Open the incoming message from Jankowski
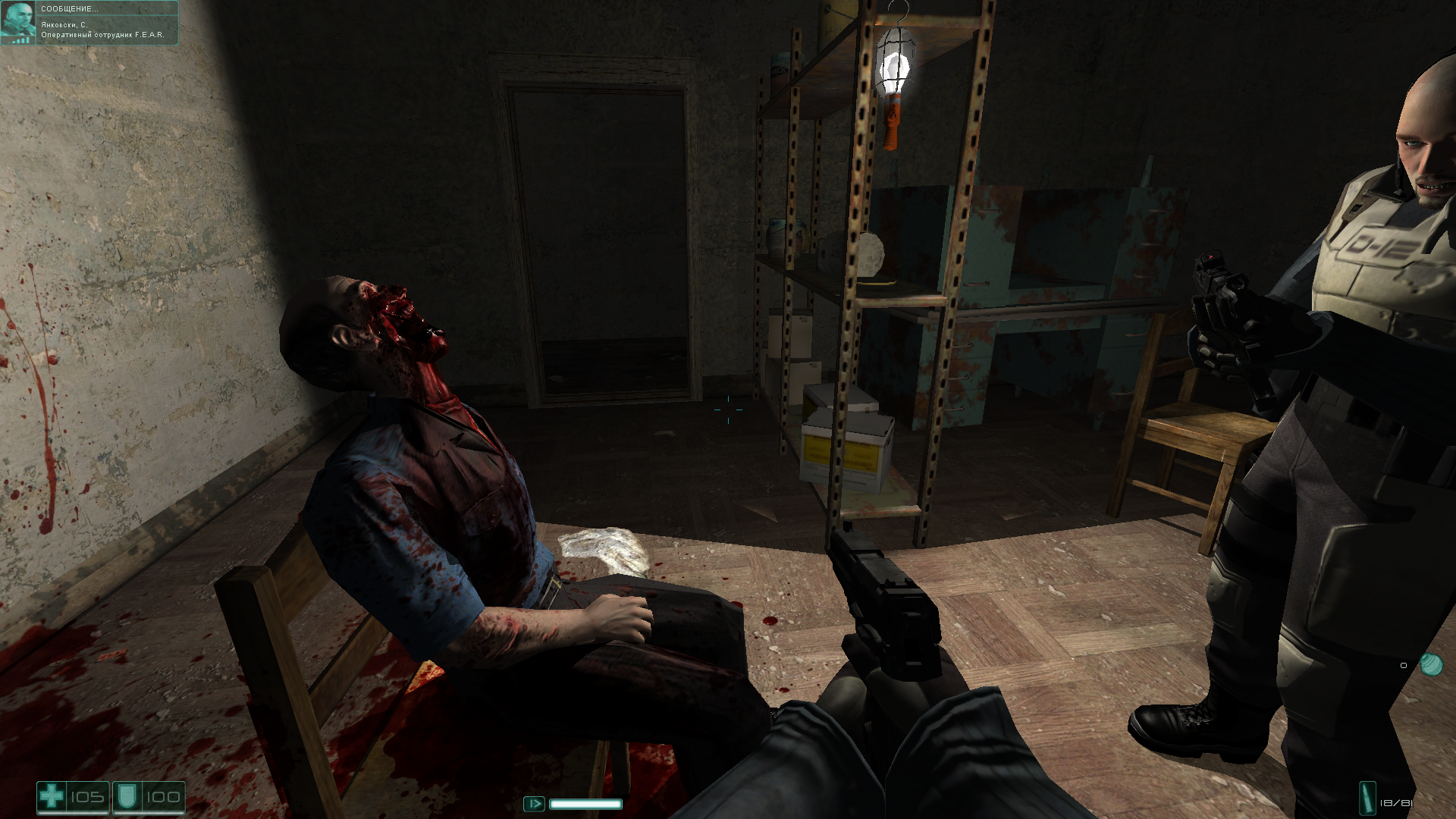The height and width of the screenshot is (819, 1456). (x=106, y=23)
